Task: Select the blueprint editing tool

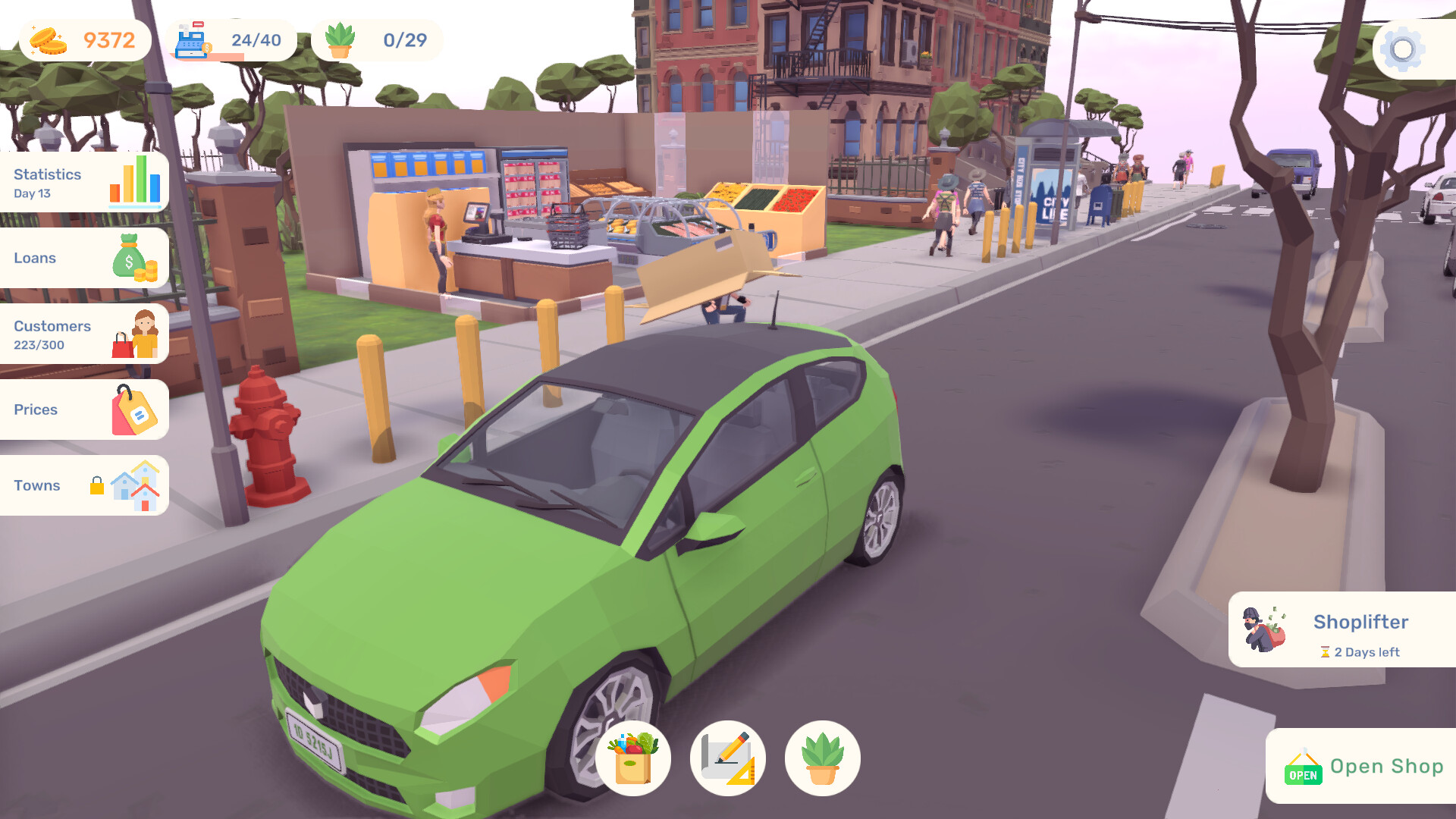Action: (x=728, y=758)
